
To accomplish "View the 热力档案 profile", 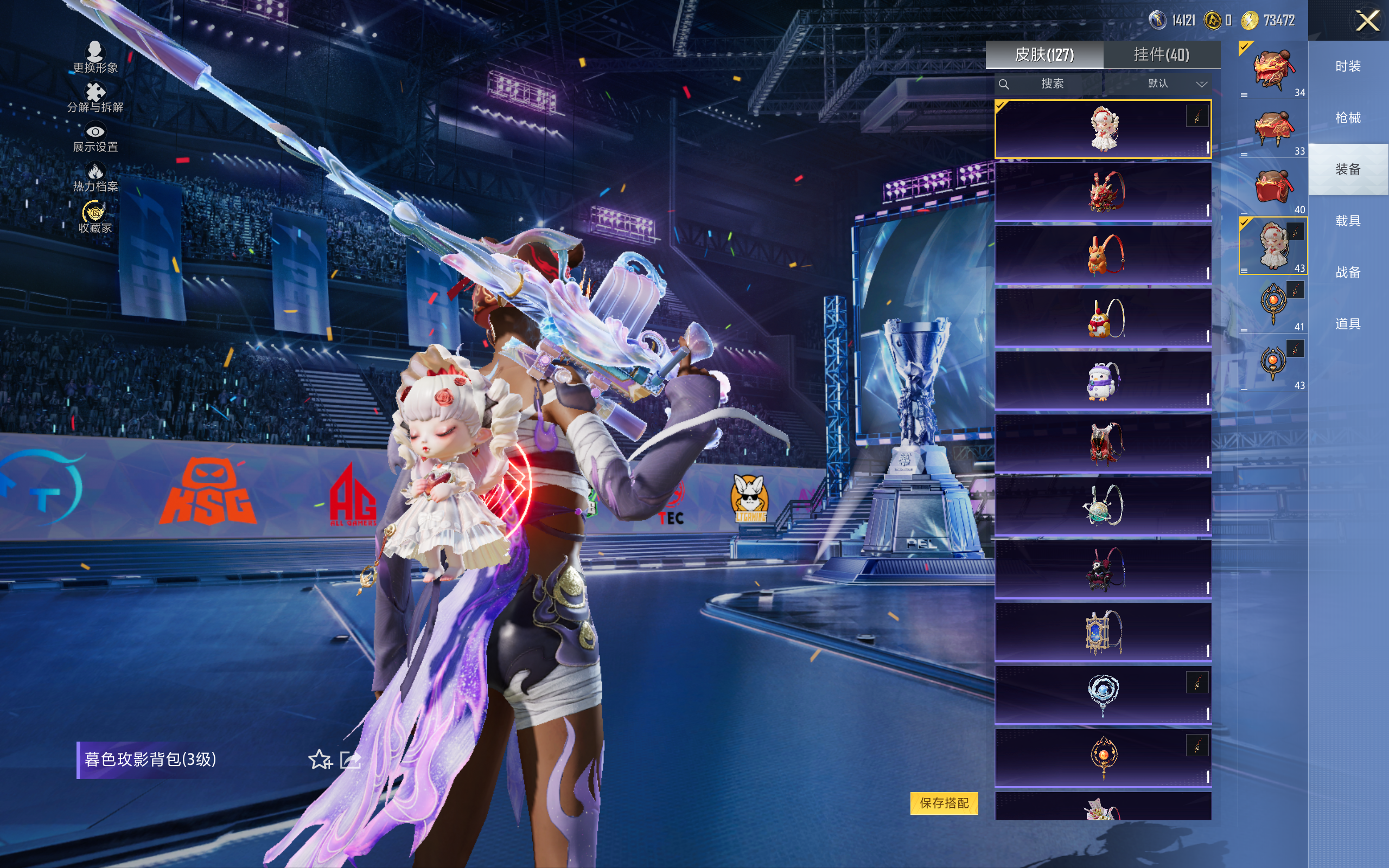I will 95,177.
